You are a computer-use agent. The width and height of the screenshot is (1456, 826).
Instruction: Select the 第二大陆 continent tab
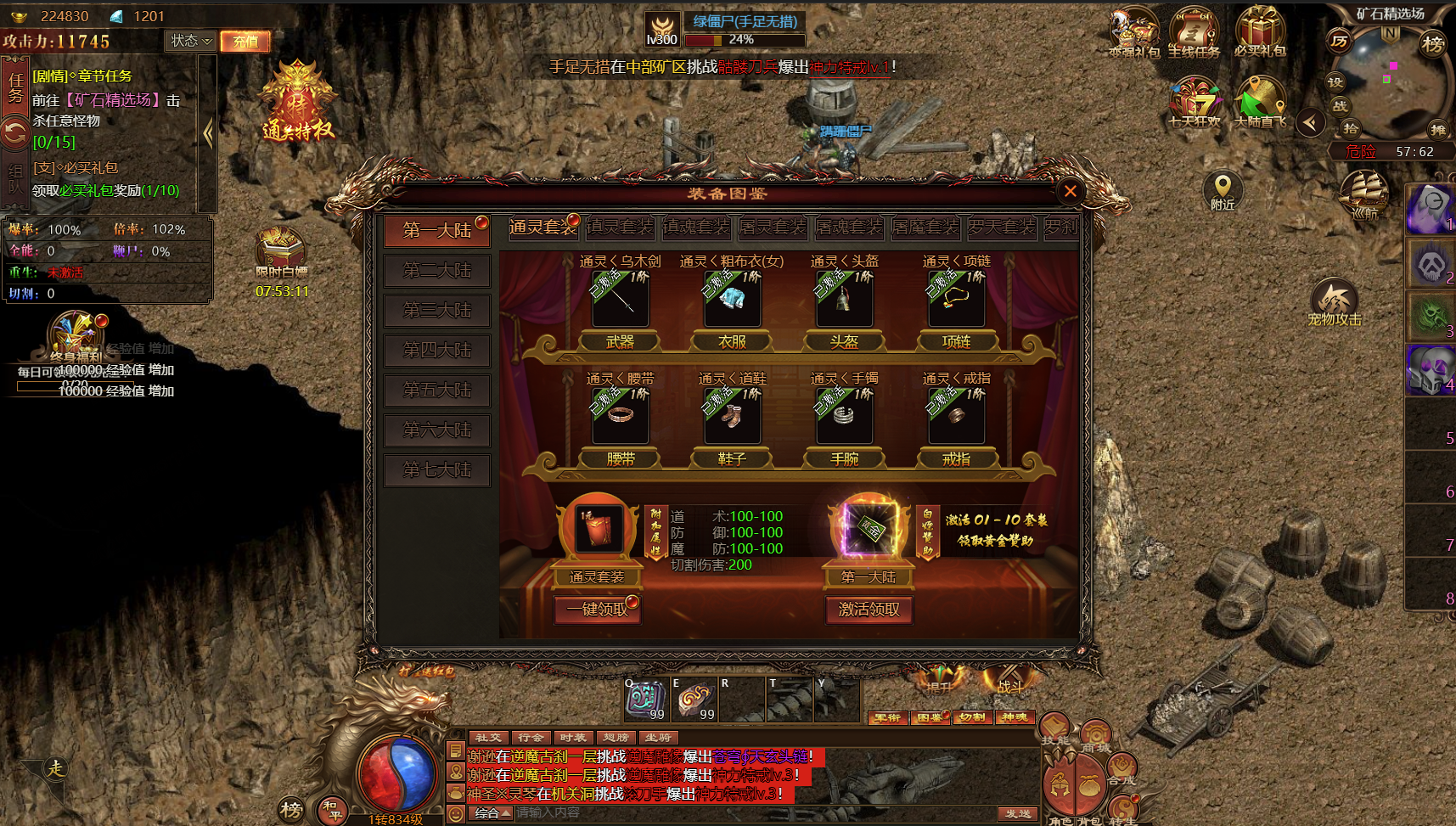pos(436,271)
